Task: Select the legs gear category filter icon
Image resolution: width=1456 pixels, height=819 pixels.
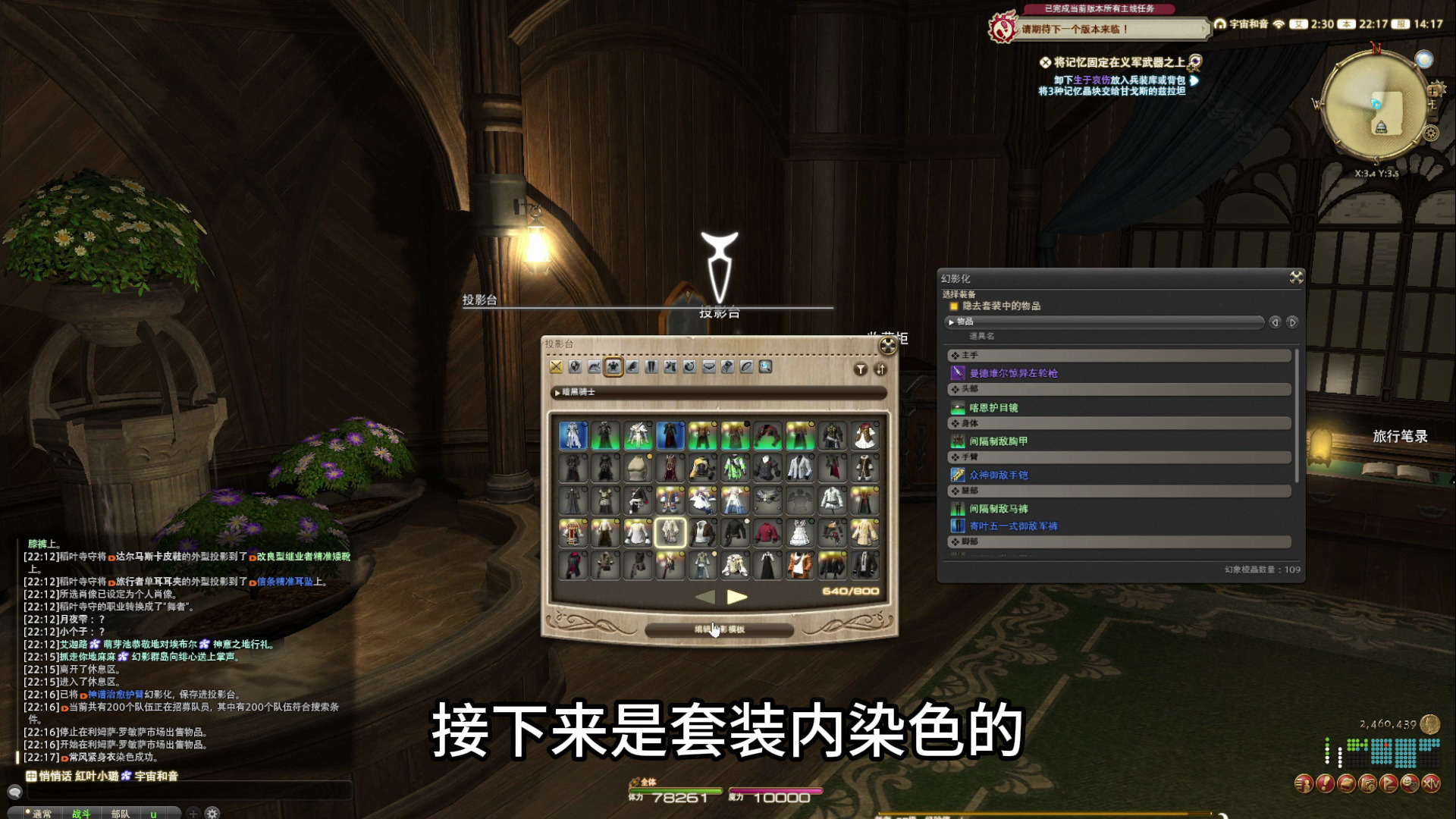Action: point(651,367)
